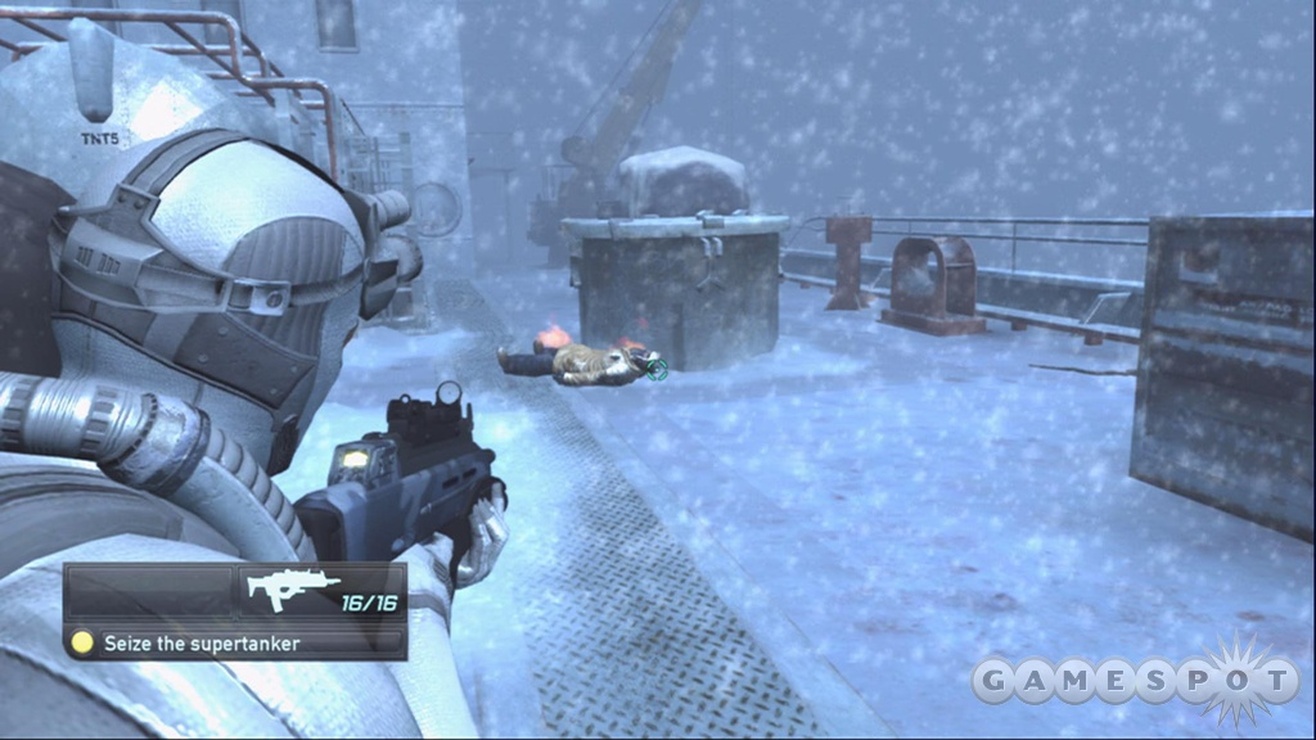Click the GameSpot watermark text

pyautogui.click(x=1146, y=677)
